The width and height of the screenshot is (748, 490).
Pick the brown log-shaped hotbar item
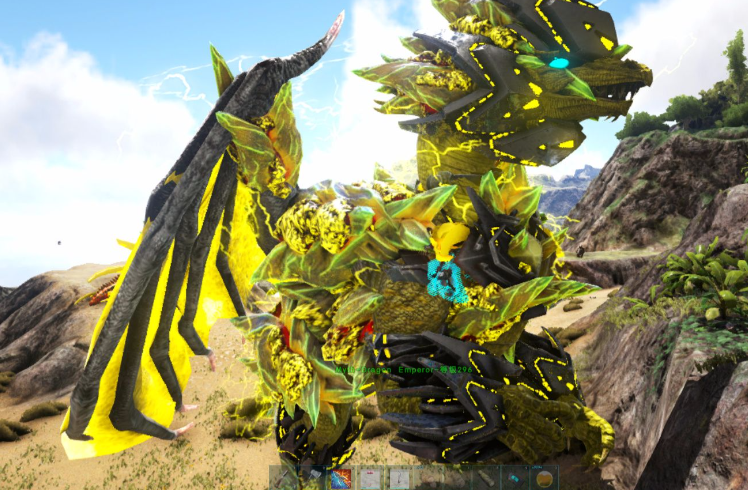click(x=485, y=478)
